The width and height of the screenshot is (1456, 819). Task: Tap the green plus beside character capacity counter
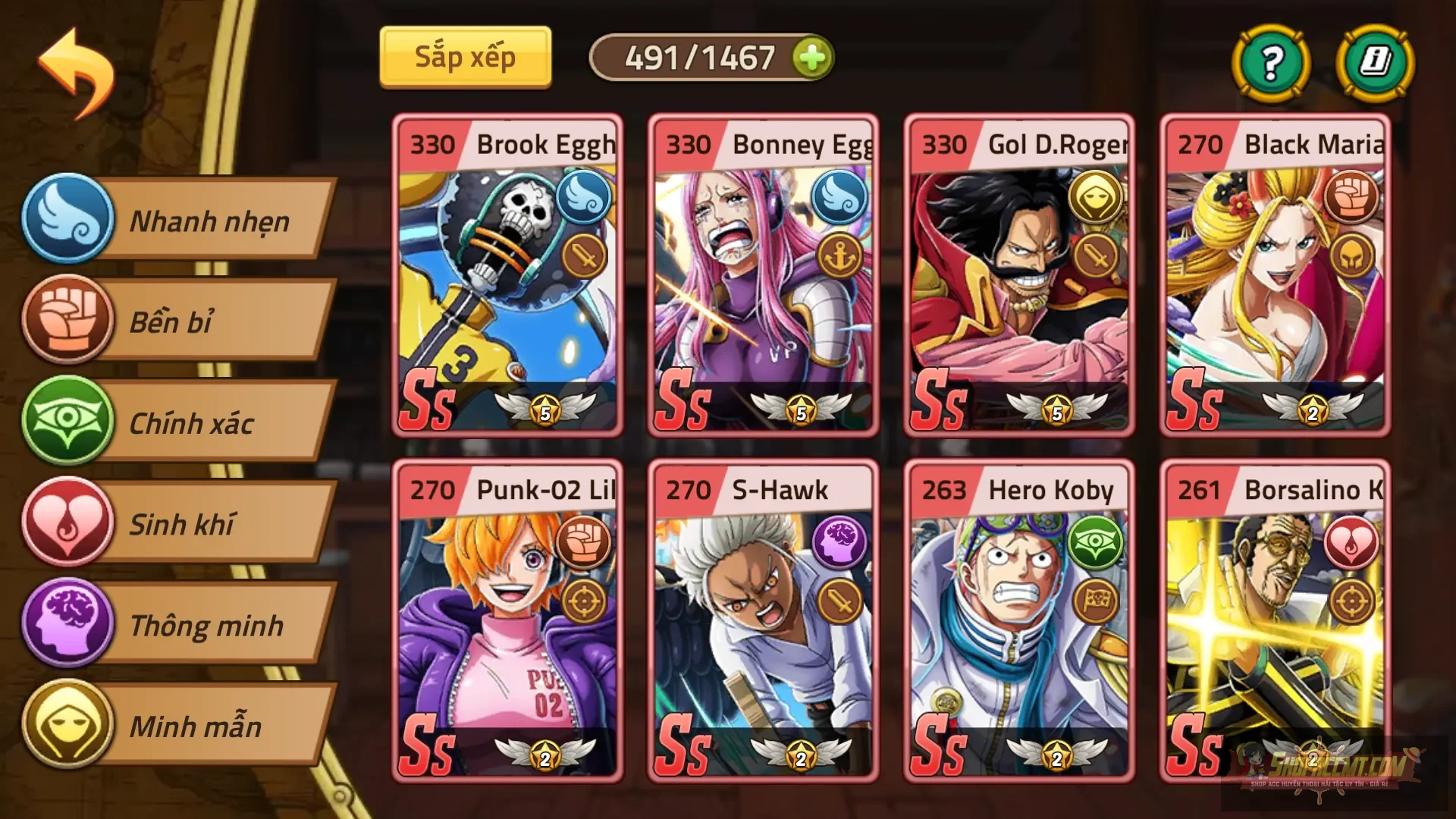[812, 58]
